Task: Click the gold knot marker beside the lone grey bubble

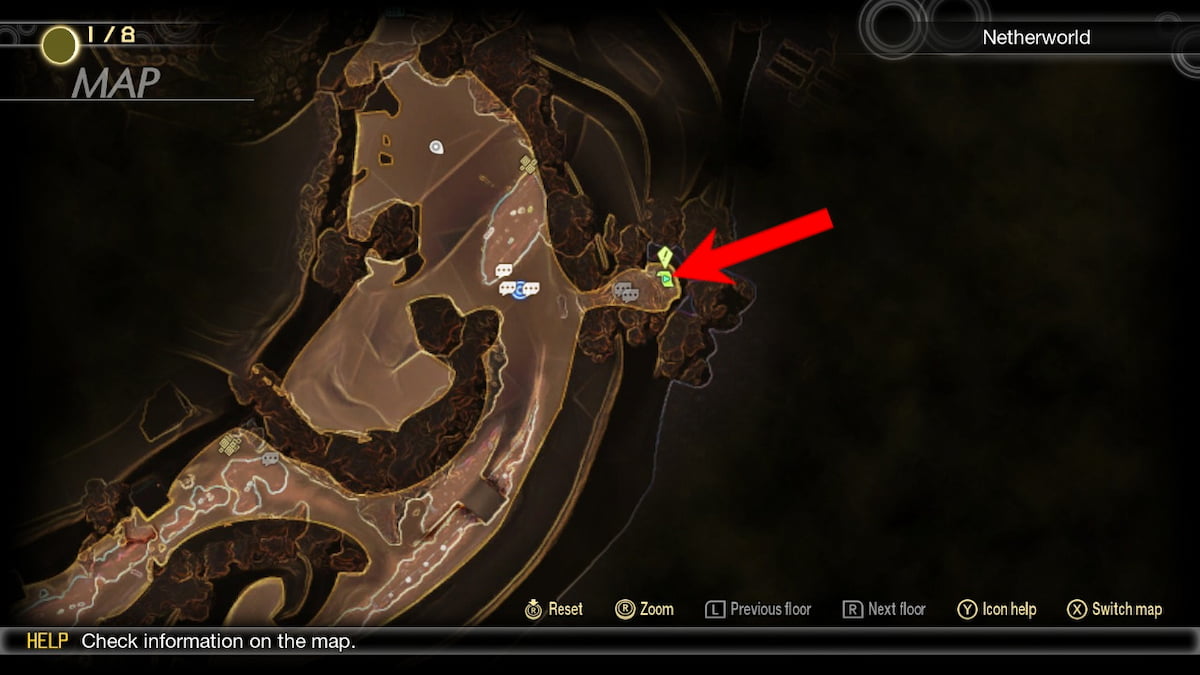Action: tap(230, 445)
